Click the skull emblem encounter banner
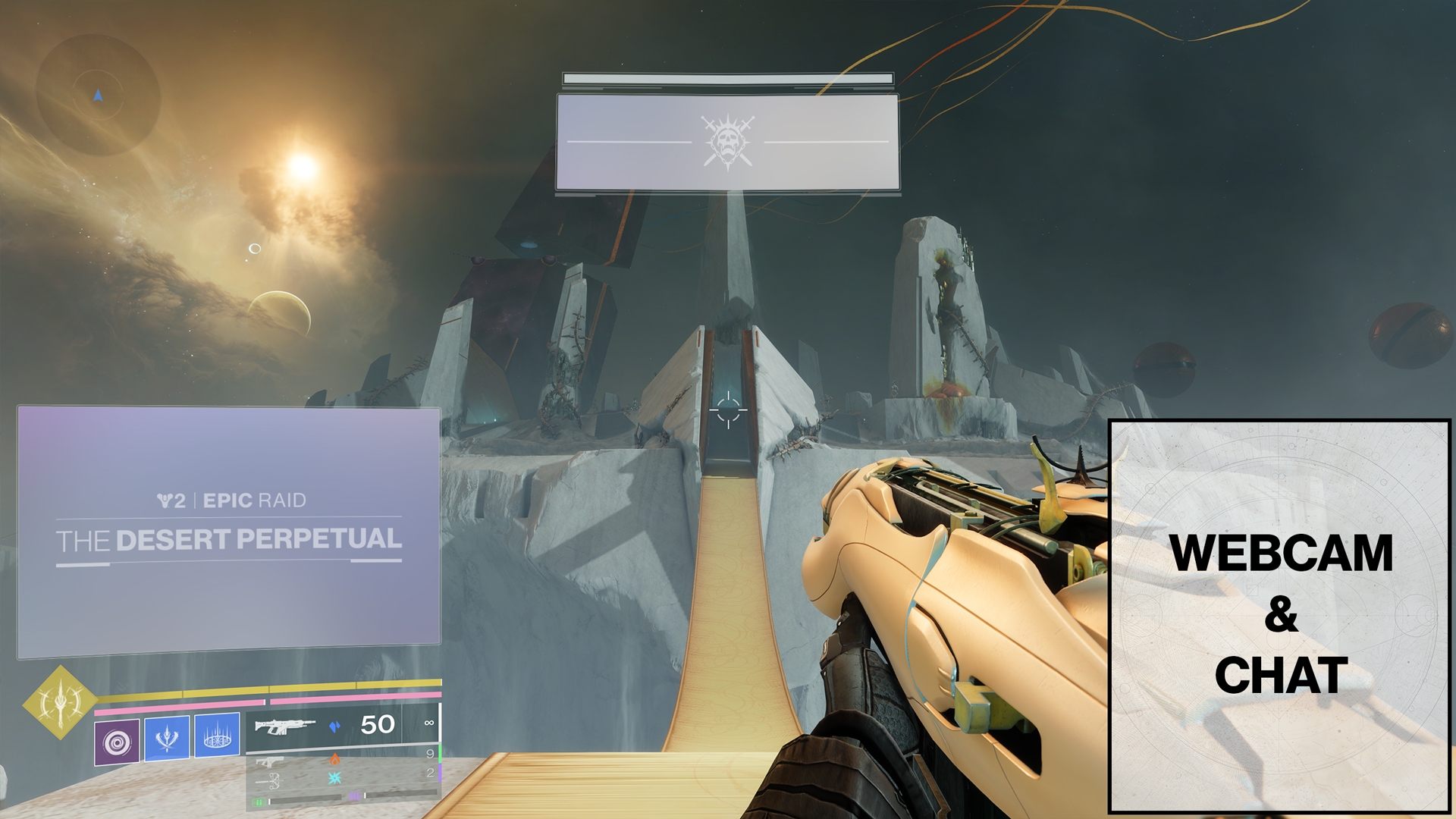The height and width of the screenshot is (819, 1456). point(727,142)
